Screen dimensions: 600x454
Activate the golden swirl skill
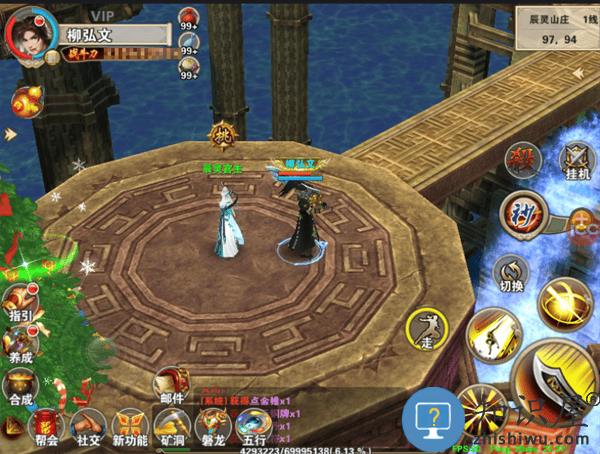(x=565, y=301)
